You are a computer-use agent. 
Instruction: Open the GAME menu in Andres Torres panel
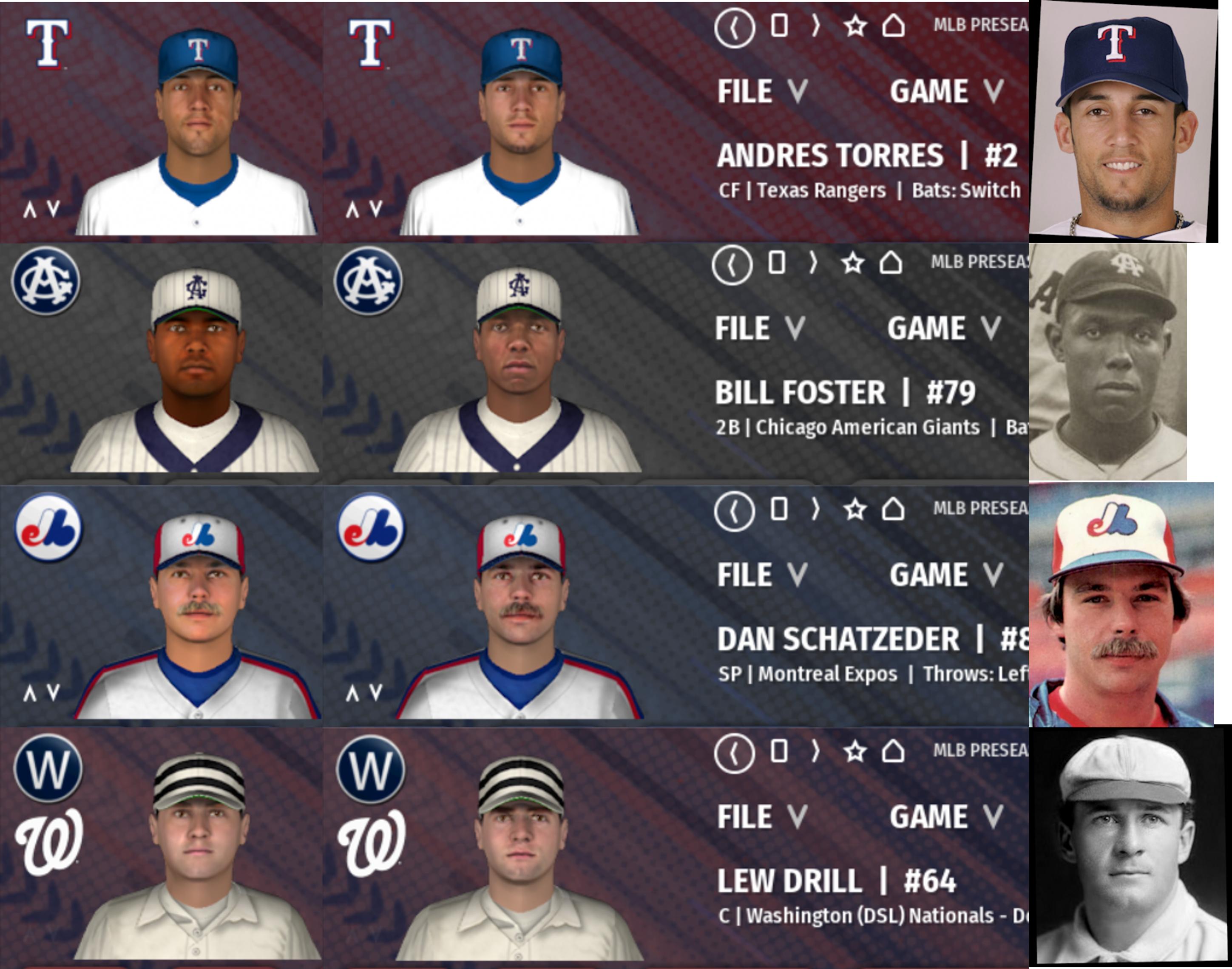click(945, 91)
